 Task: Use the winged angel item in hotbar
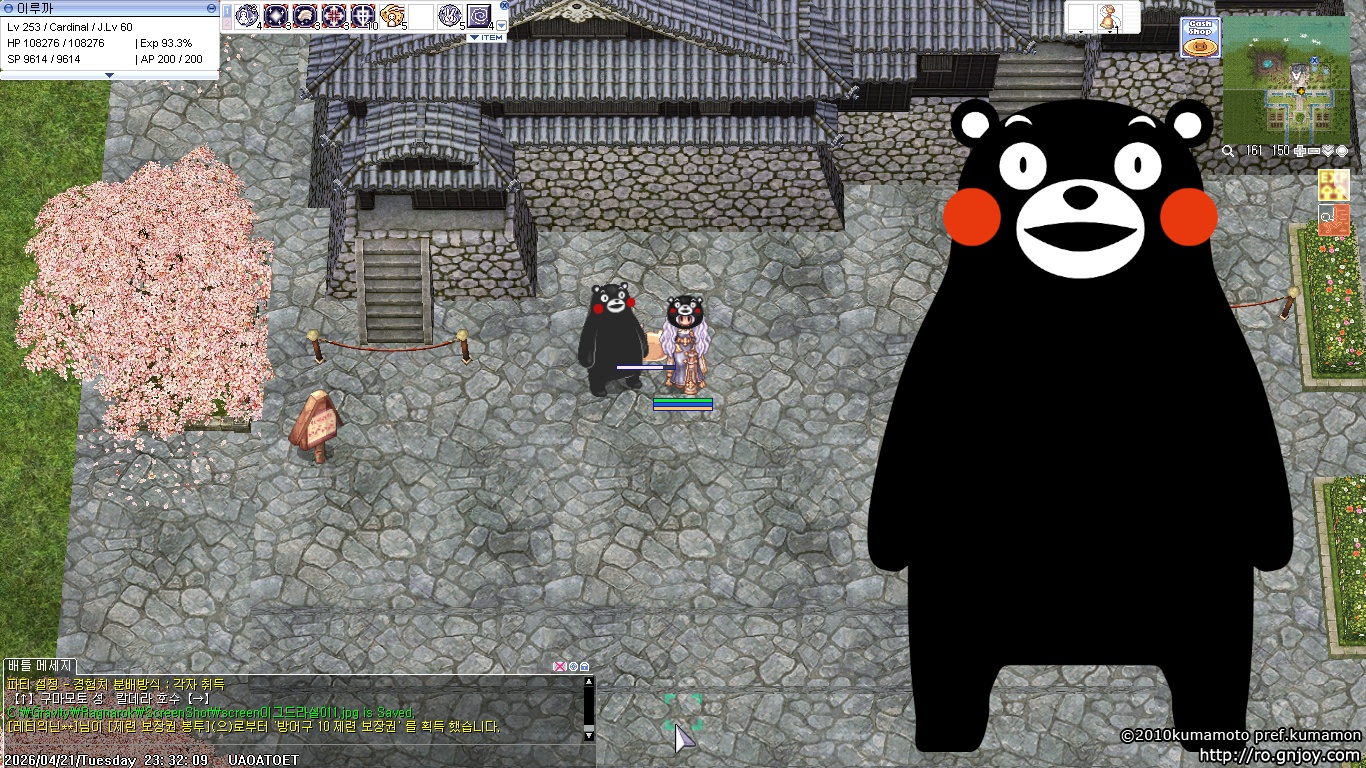(x=392, y=16)
